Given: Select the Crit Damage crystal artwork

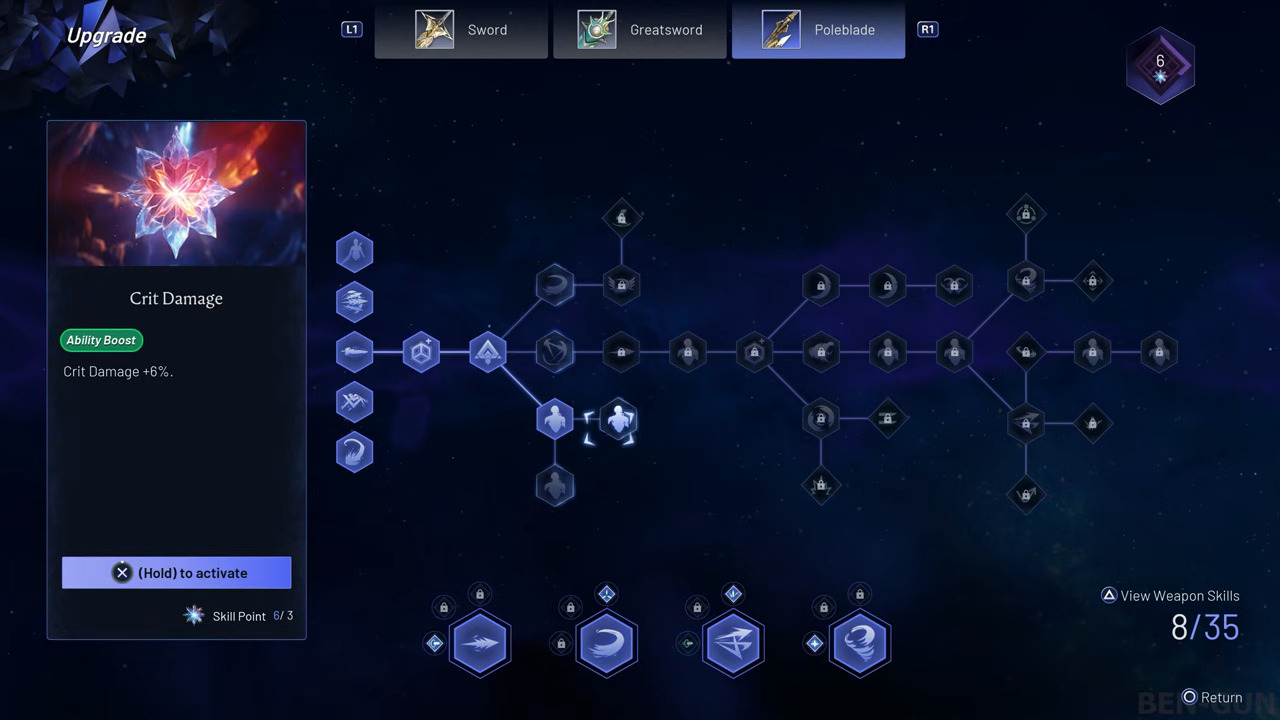Looking at the screenshot, I should pyautogui.click(x=177, y=194).
